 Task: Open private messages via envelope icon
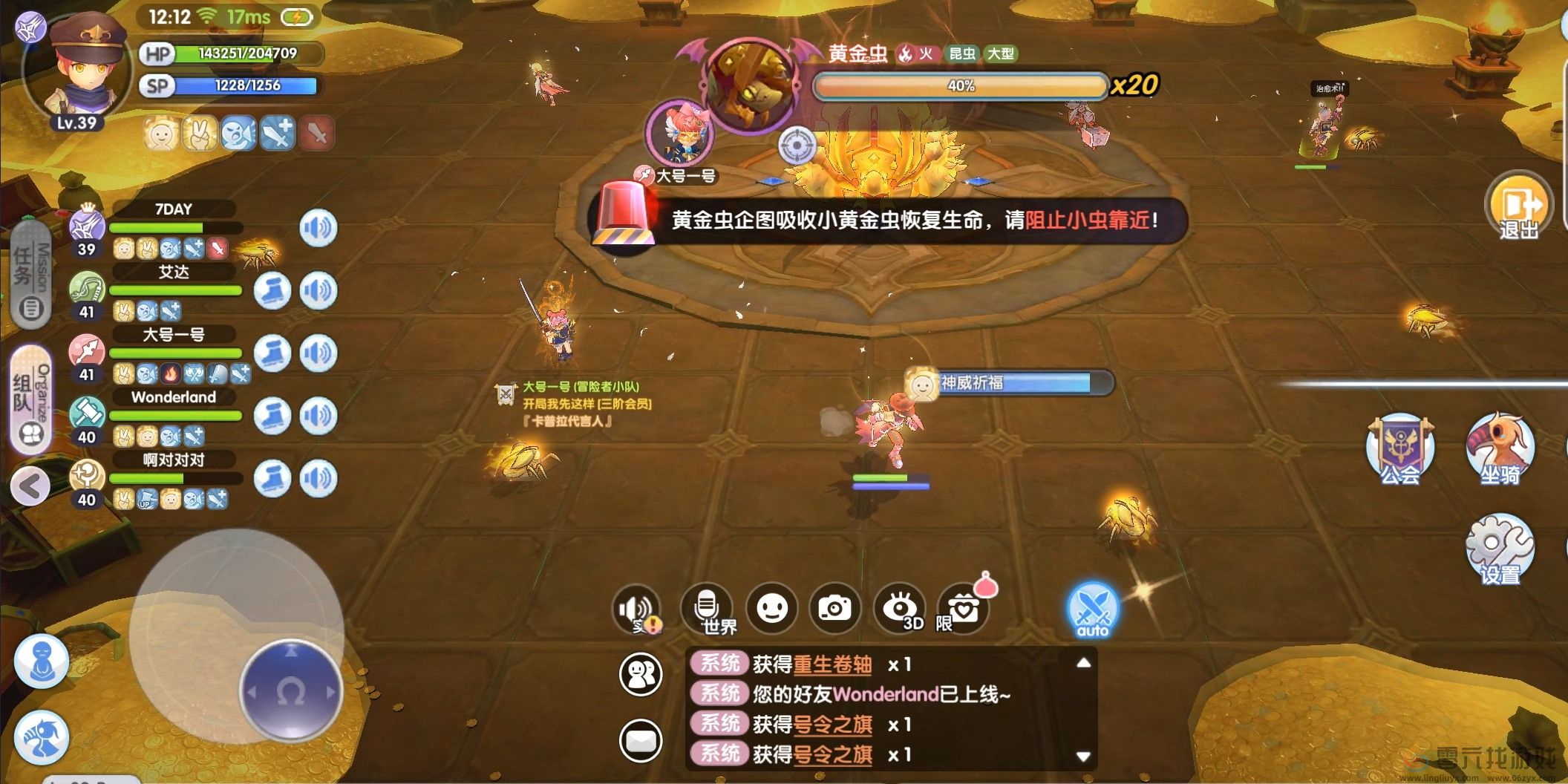643,739
